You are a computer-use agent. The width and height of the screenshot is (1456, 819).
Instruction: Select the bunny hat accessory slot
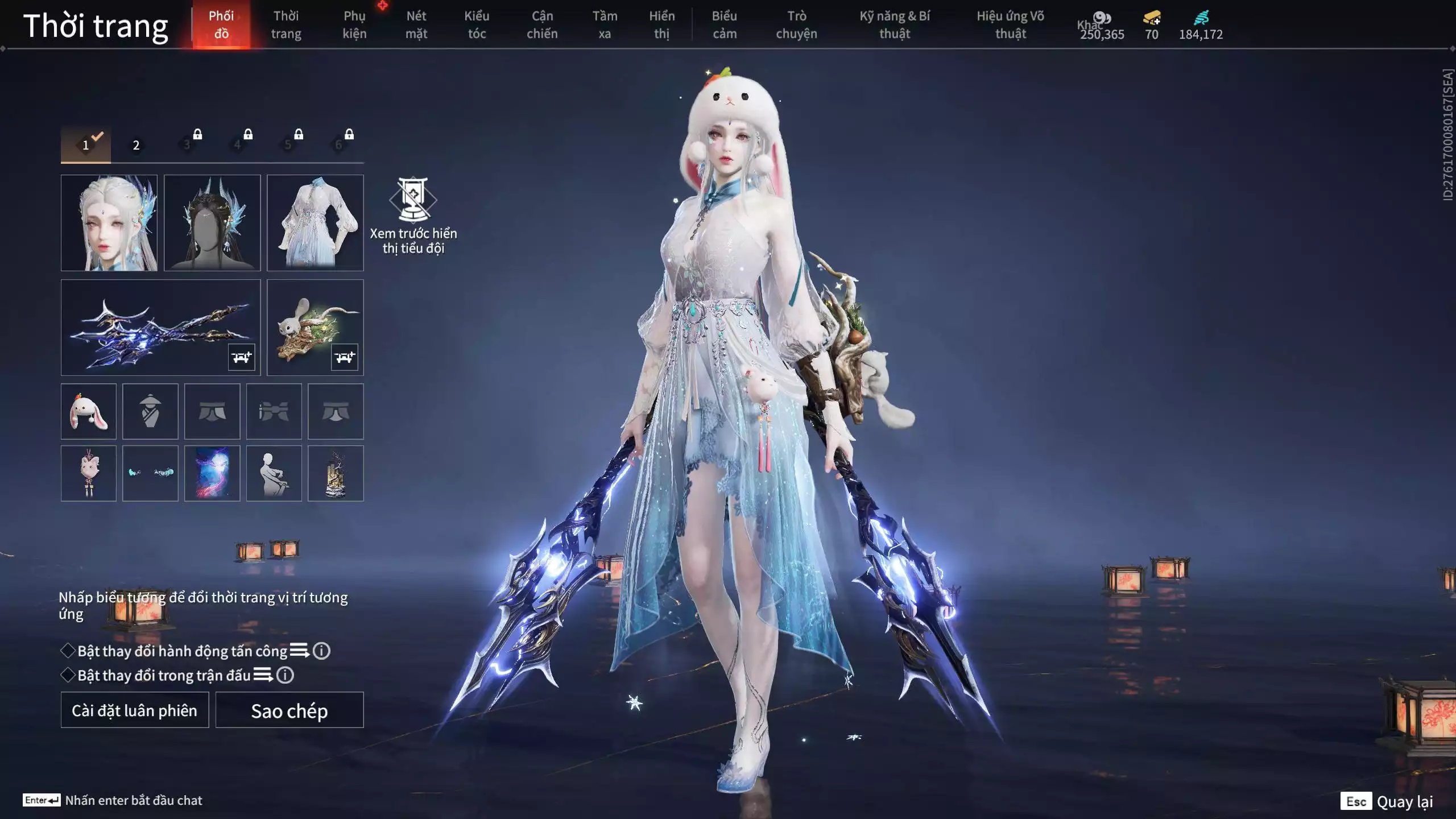[89, 411]
